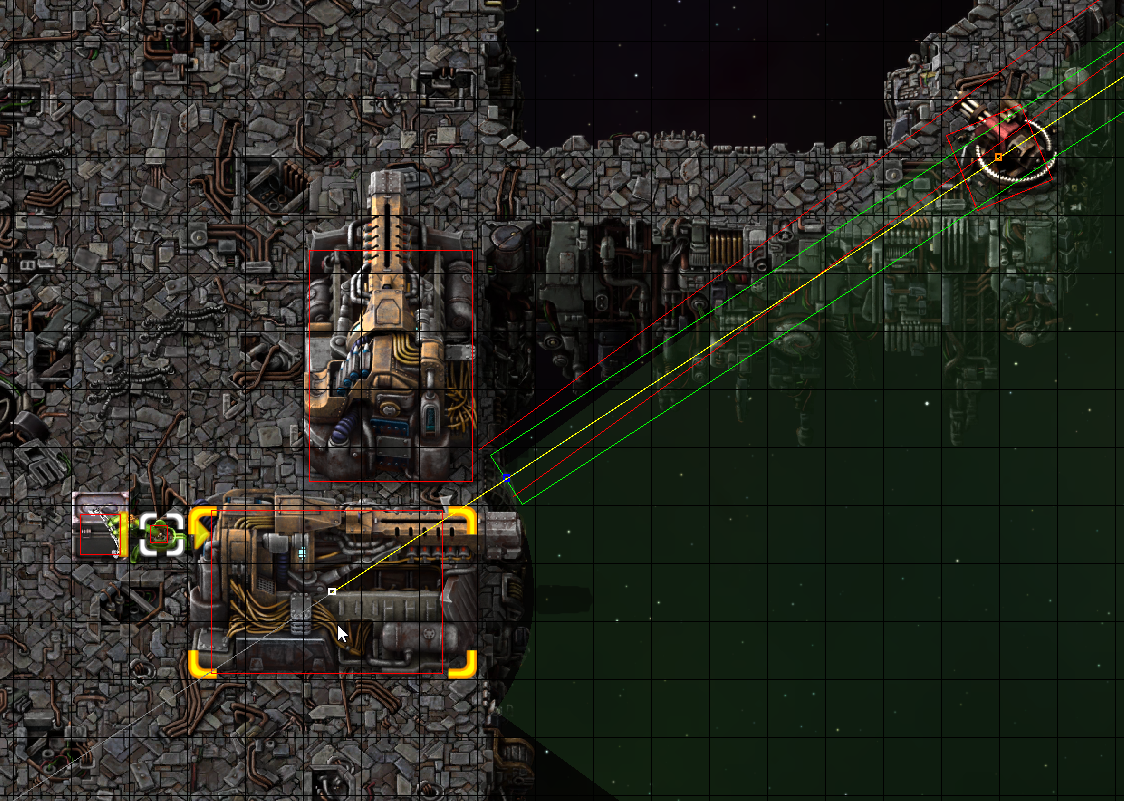This screenshot has height=801, width=1124.
Task: Open the railgun turret marked with yellow brackets
Action: click(x=332, y=592)
